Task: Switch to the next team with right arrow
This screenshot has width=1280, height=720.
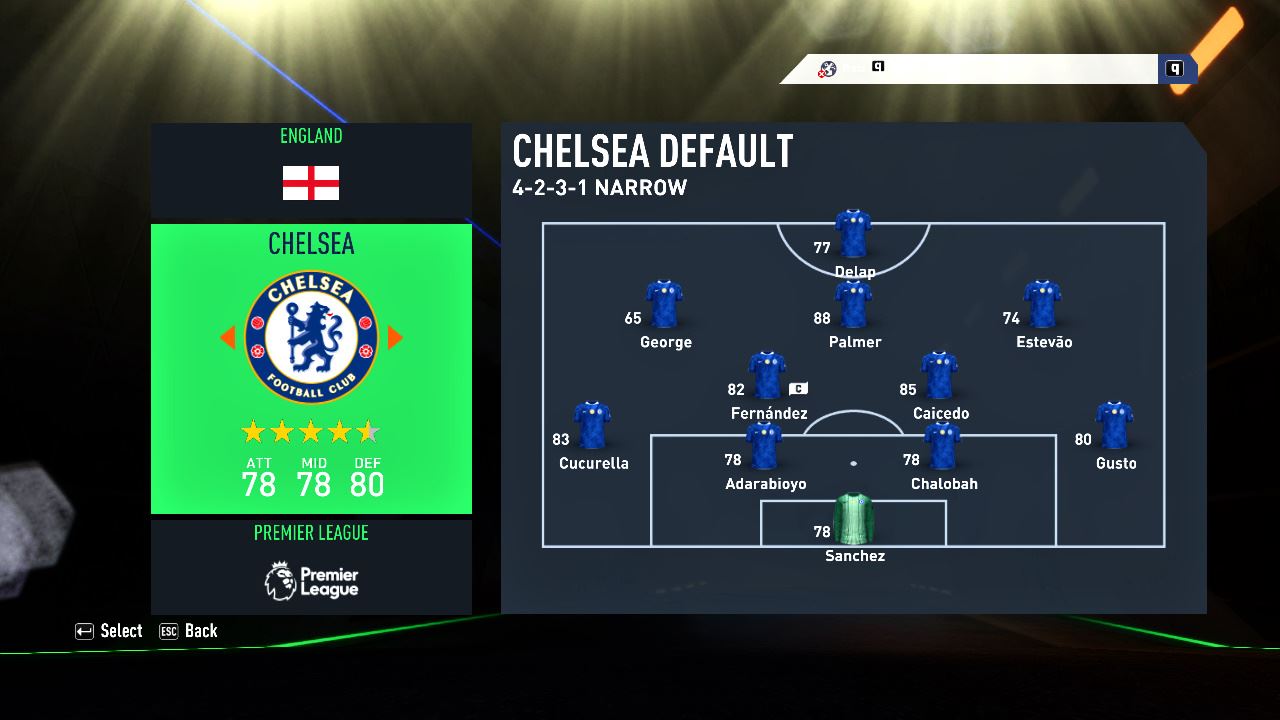Action: pyautogui.click(x=395, y=338)
